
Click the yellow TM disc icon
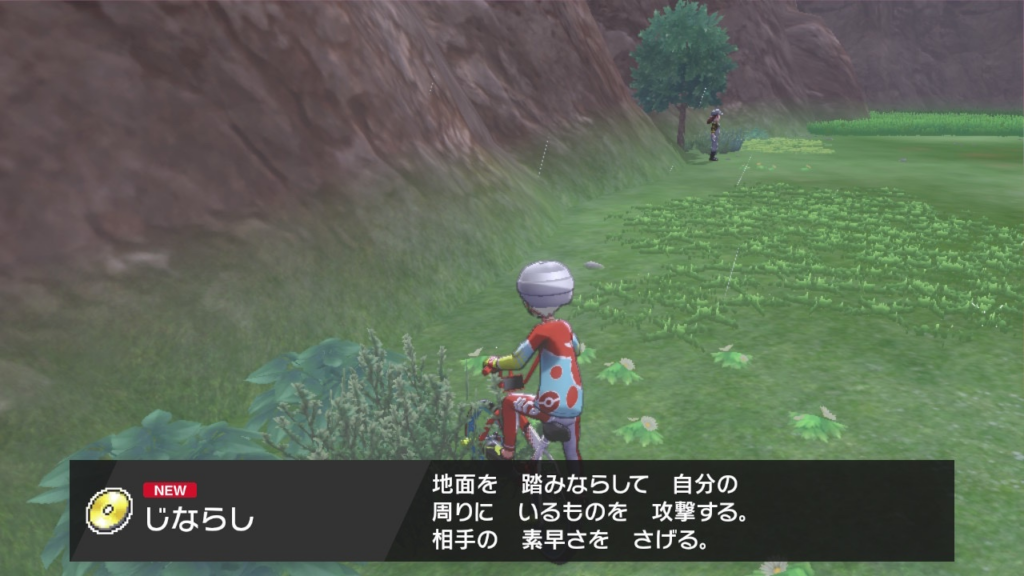(109, 511)
